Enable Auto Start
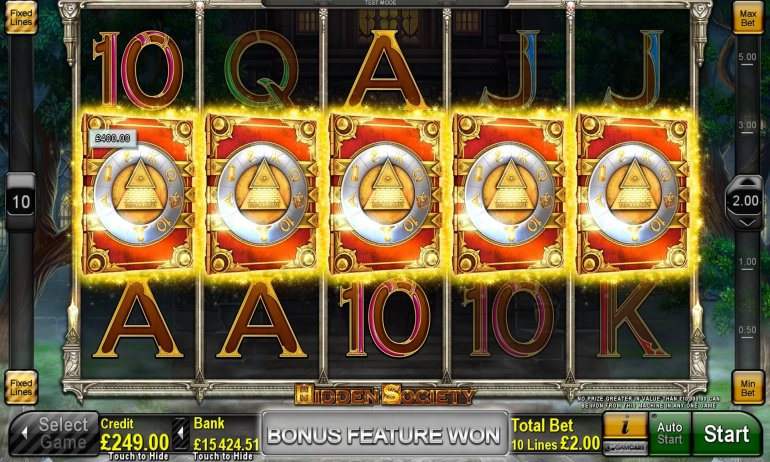Screen dimensions: 770x462 pos(668,433)
